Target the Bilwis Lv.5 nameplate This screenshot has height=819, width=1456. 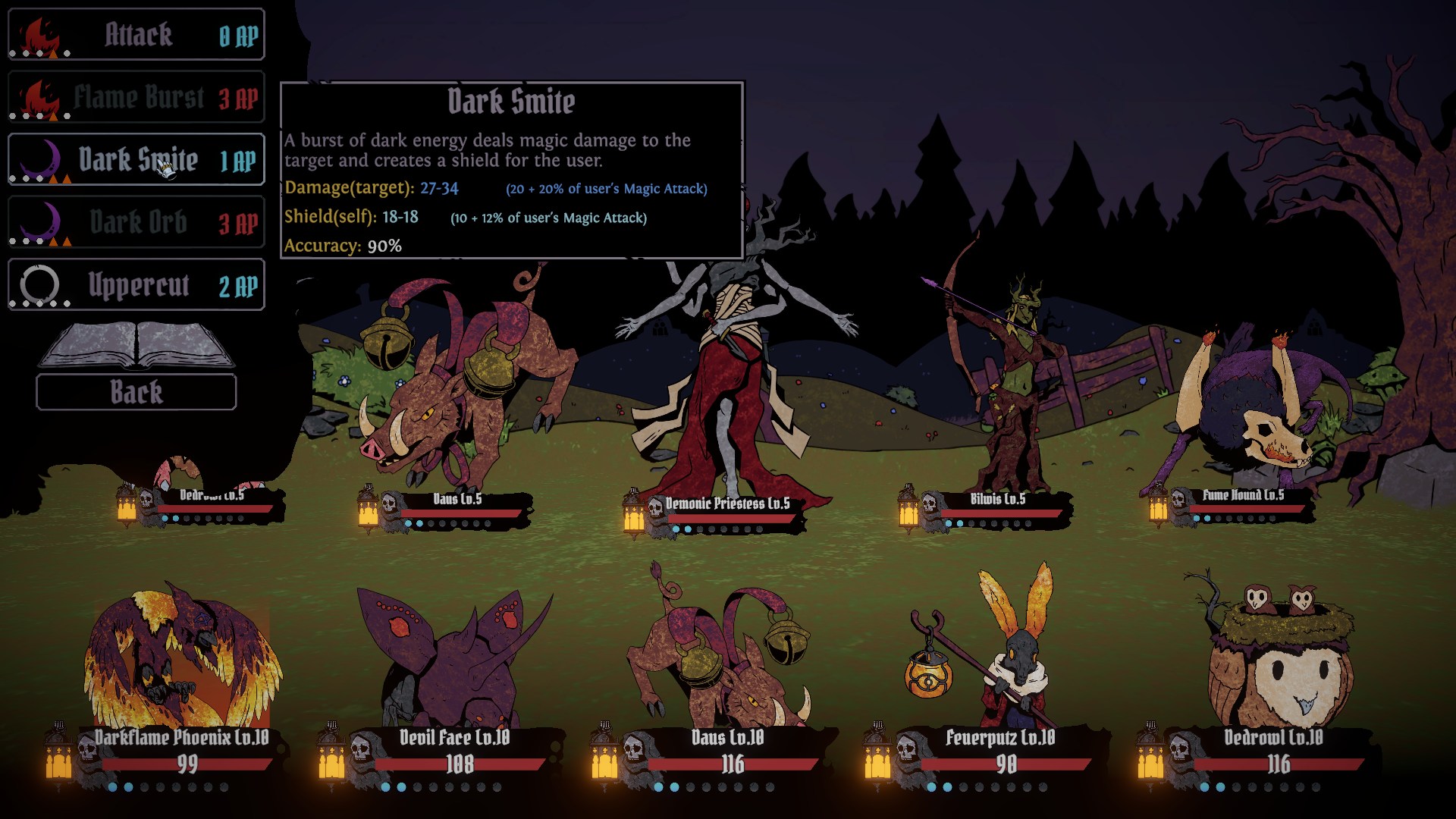pos(997,500)
